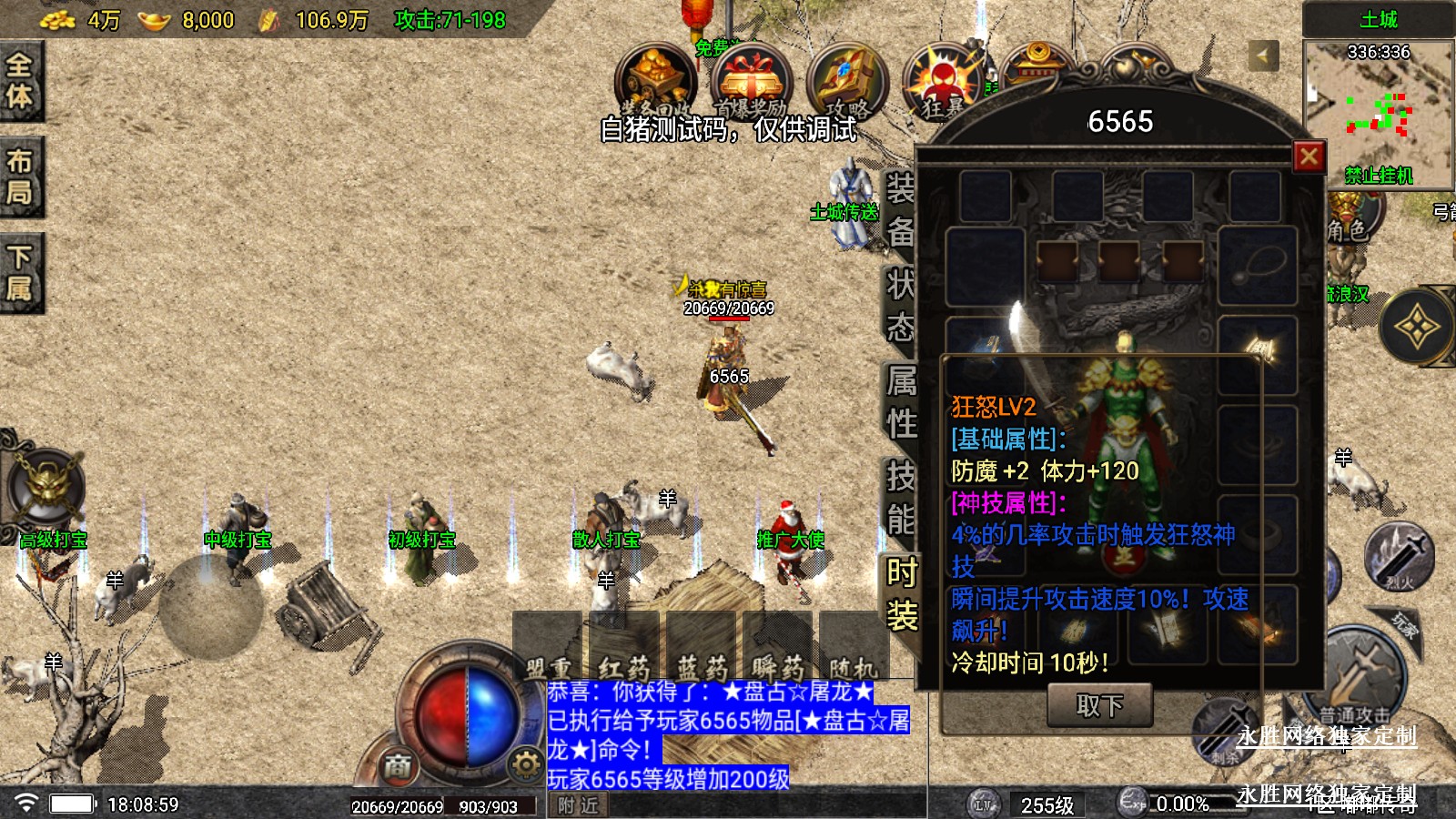Open the 布局 layout button
1456x819 pixels.
(x=20, y=177)
